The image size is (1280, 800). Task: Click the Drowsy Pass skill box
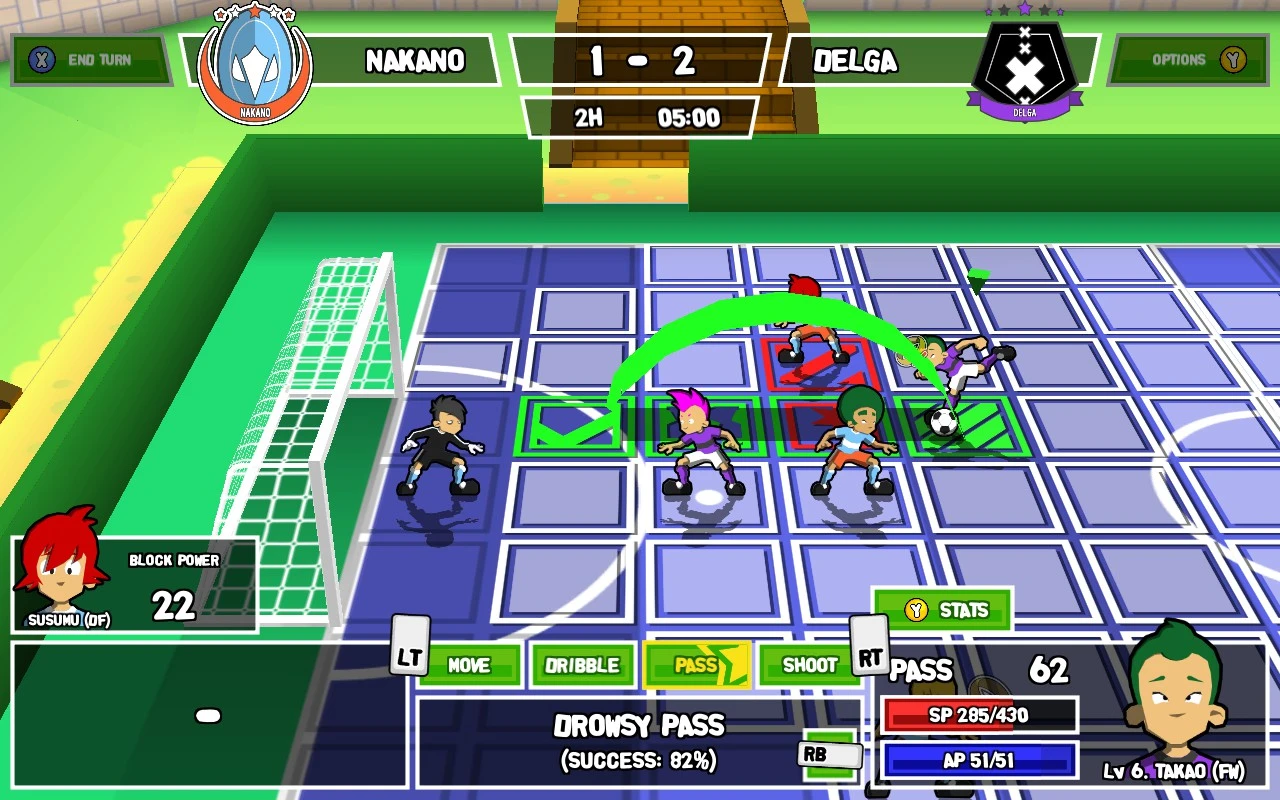(638, 741)
